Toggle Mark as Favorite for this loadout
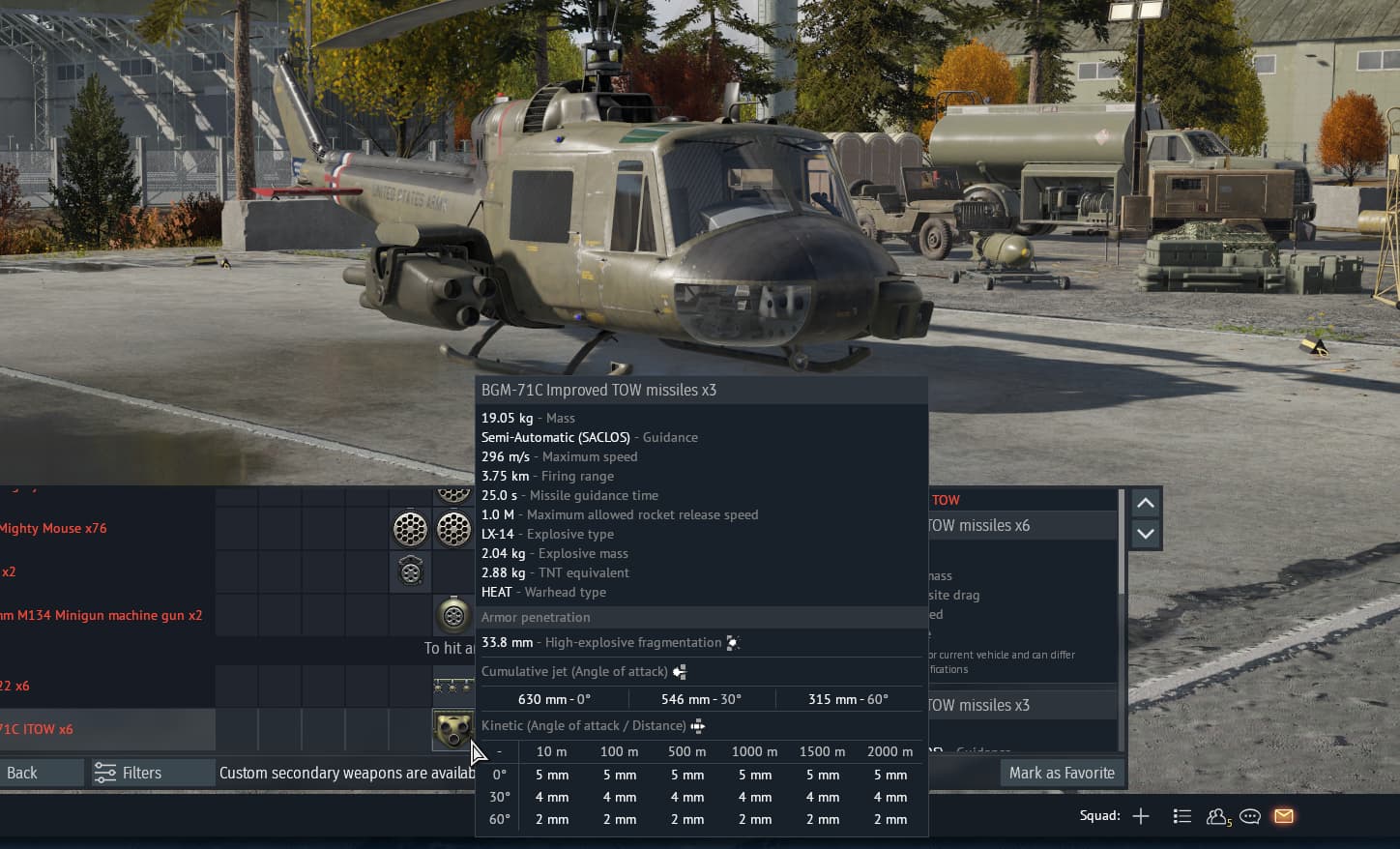Viewport: 1400px width, 849px height. coord(1061,772)
